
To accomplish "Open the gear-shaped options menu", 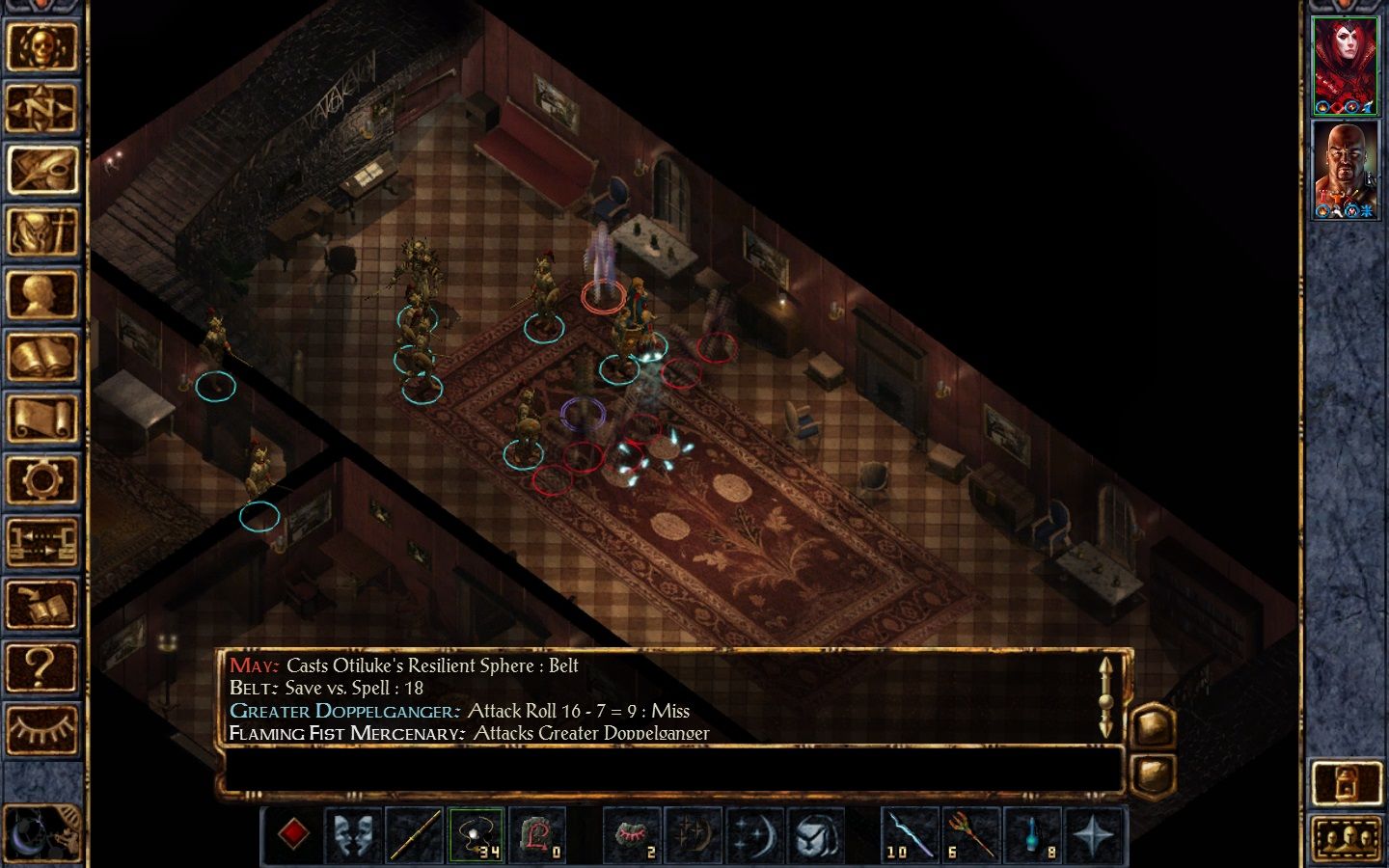I will (x=41, y=480).
